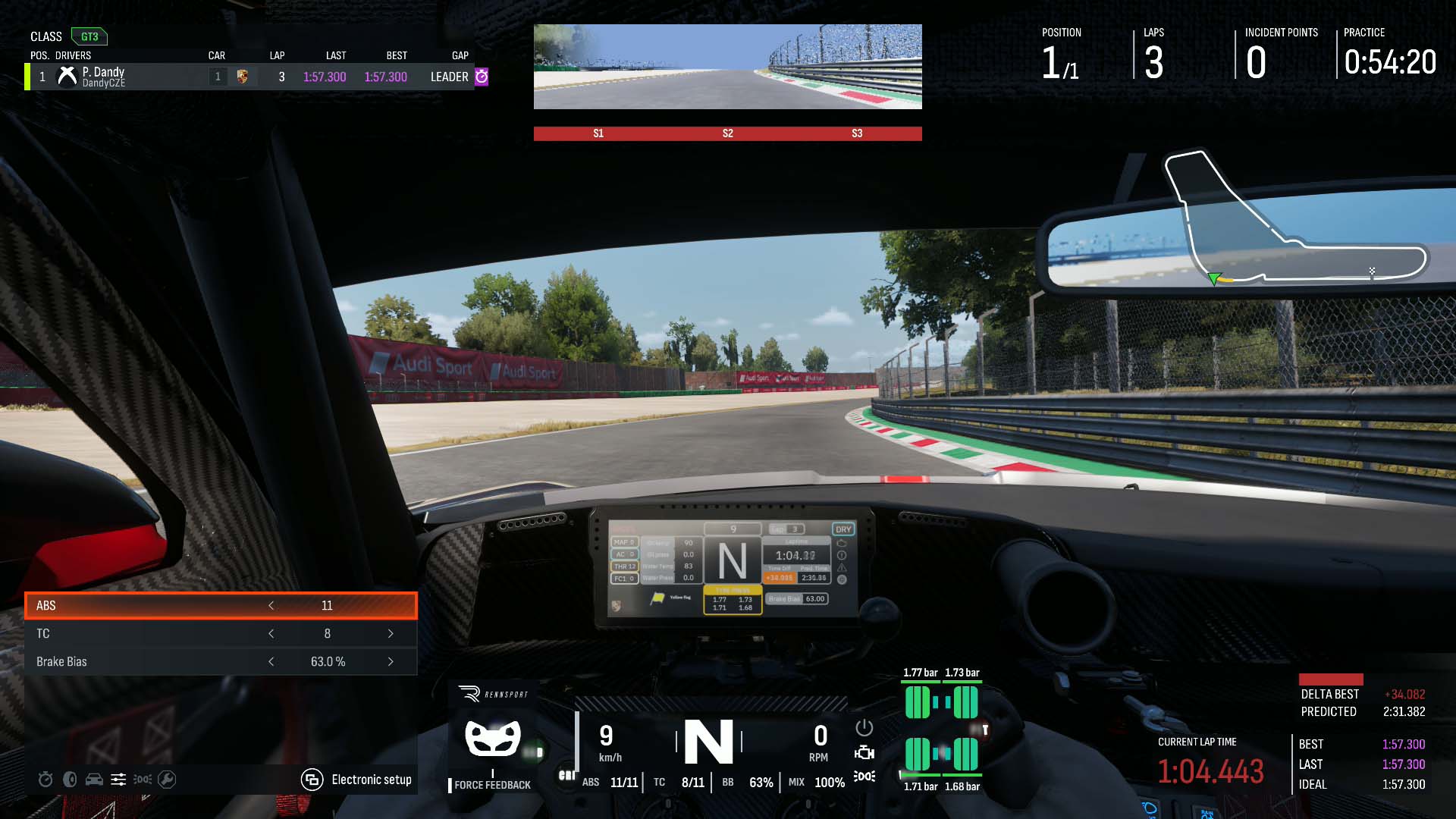Screen dimensions: 1456x819
Task: Select the ABS setting row
Action: point(152,605)
